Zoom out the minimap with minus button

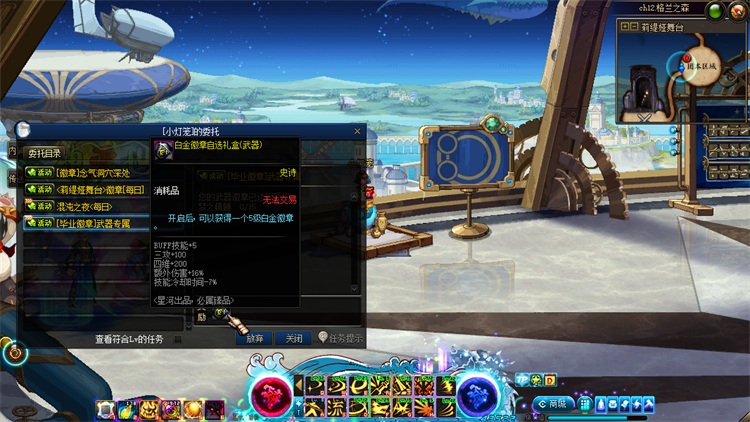click(x=633, y=27)
